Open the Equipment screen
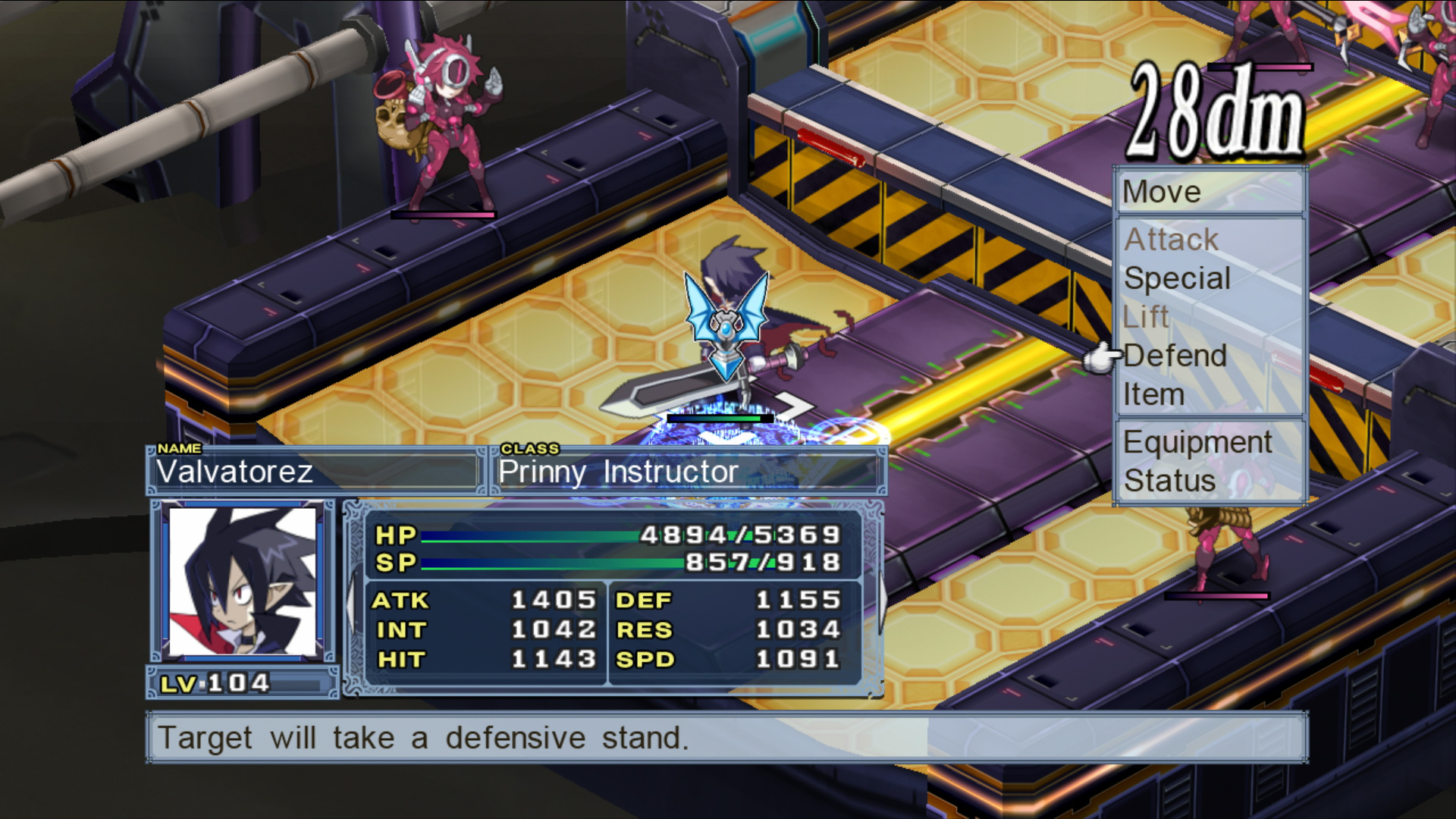 (x=1197, y=442)
